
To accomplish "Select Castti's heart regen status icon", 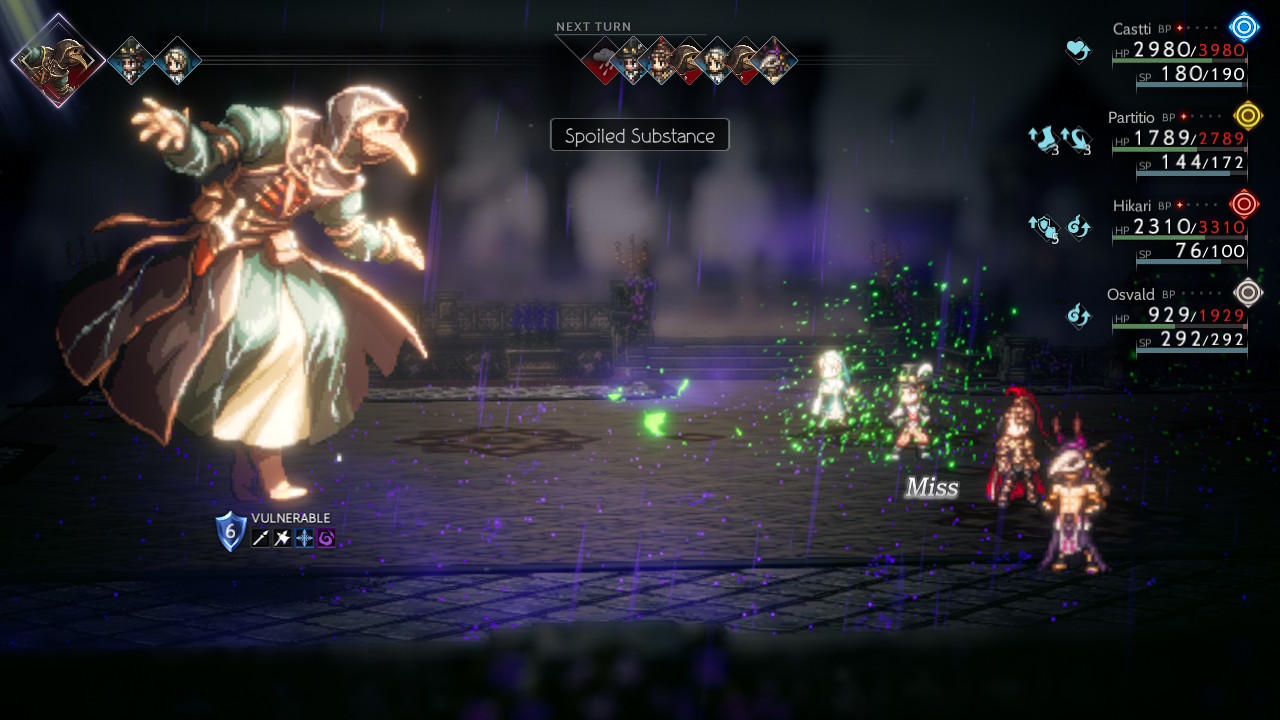I will click(x=1078, y=49).
